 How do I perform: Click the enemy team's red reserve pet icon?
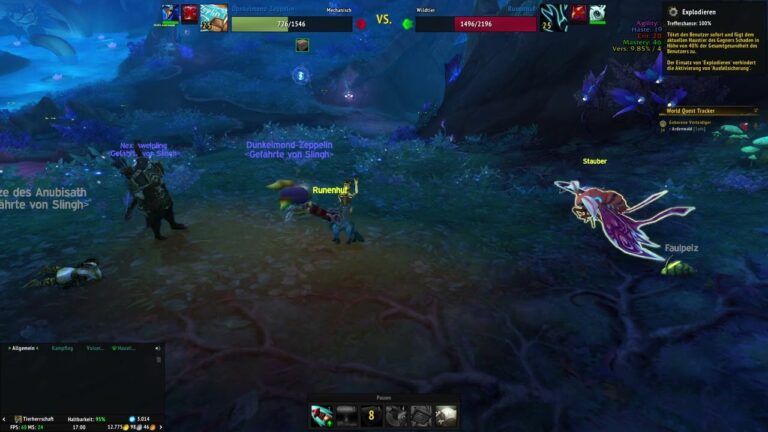[579, 13]
